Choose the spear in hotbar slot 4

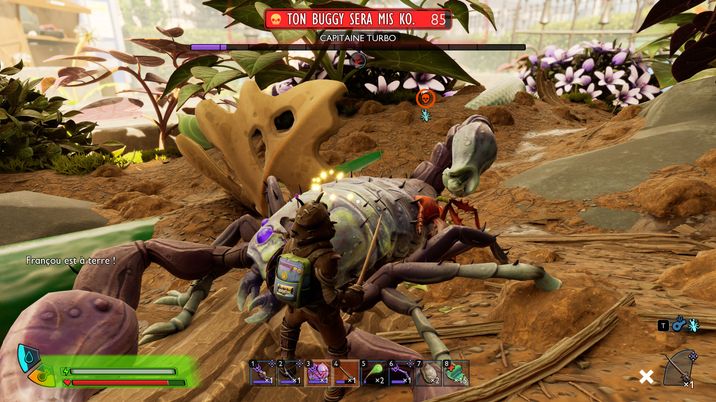[x=345, y=373]
